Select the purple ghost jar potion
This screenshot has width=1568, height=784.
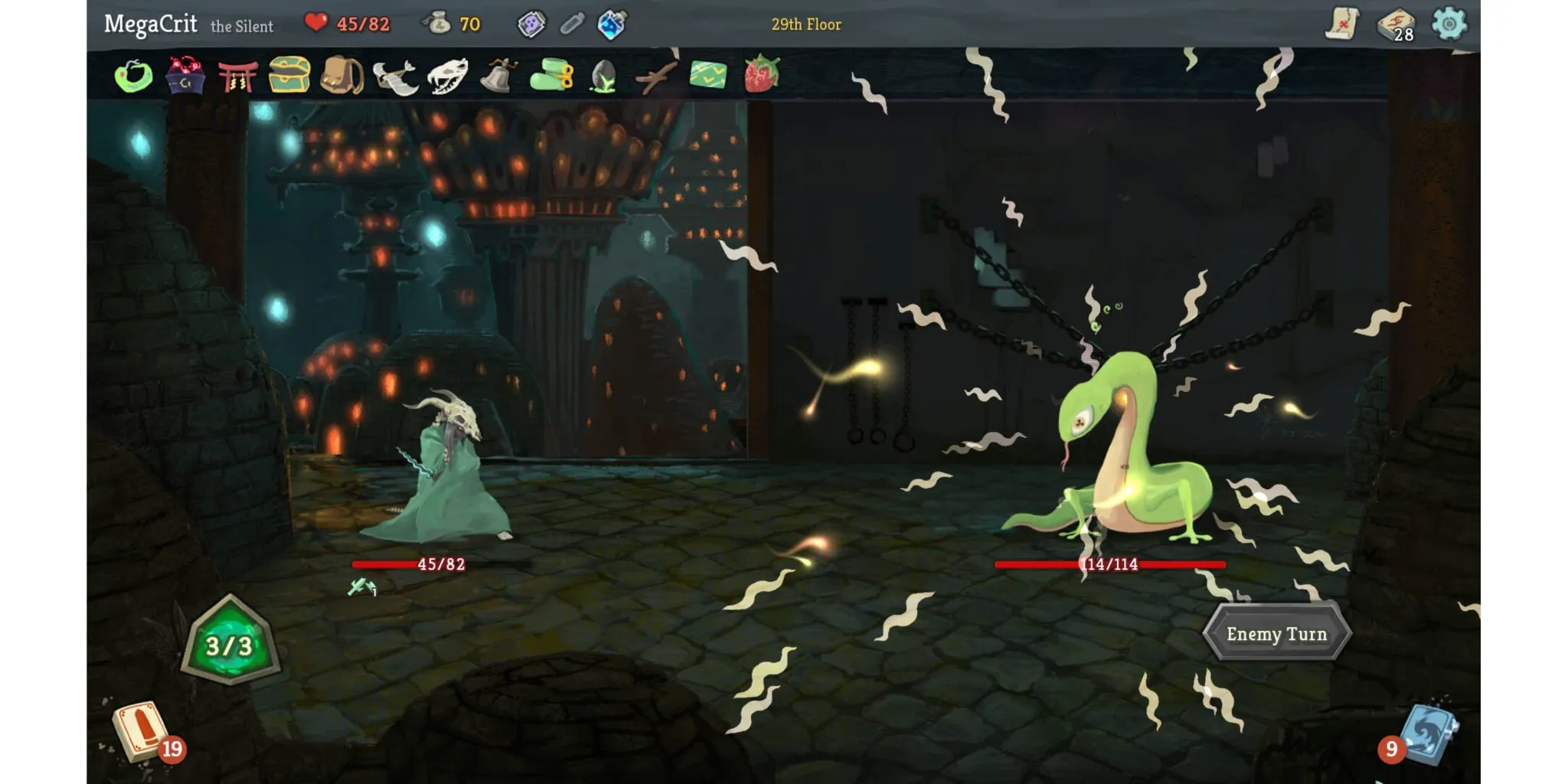pos(531,24)
